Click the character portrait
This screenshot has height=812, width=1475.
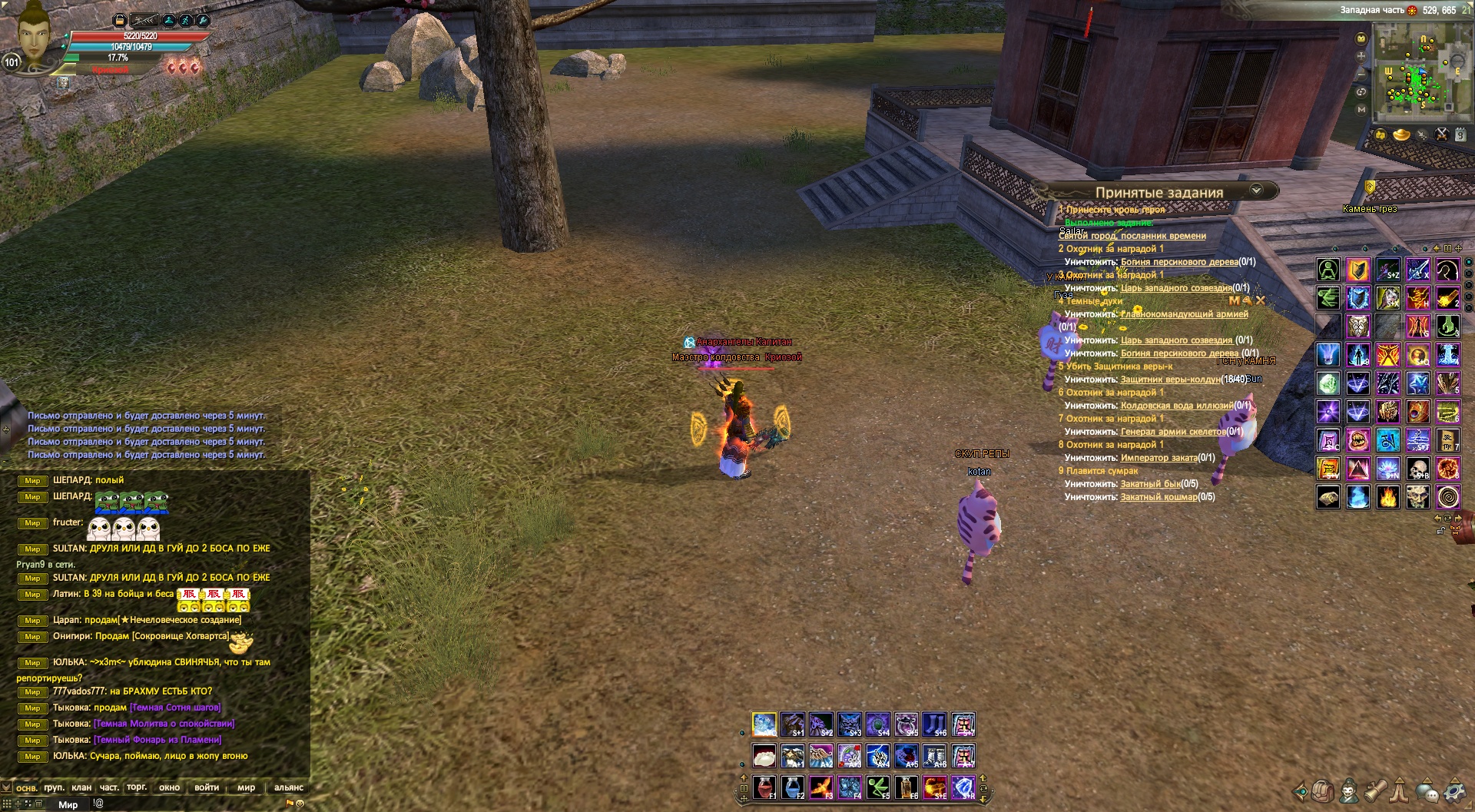tap(32, 35)
